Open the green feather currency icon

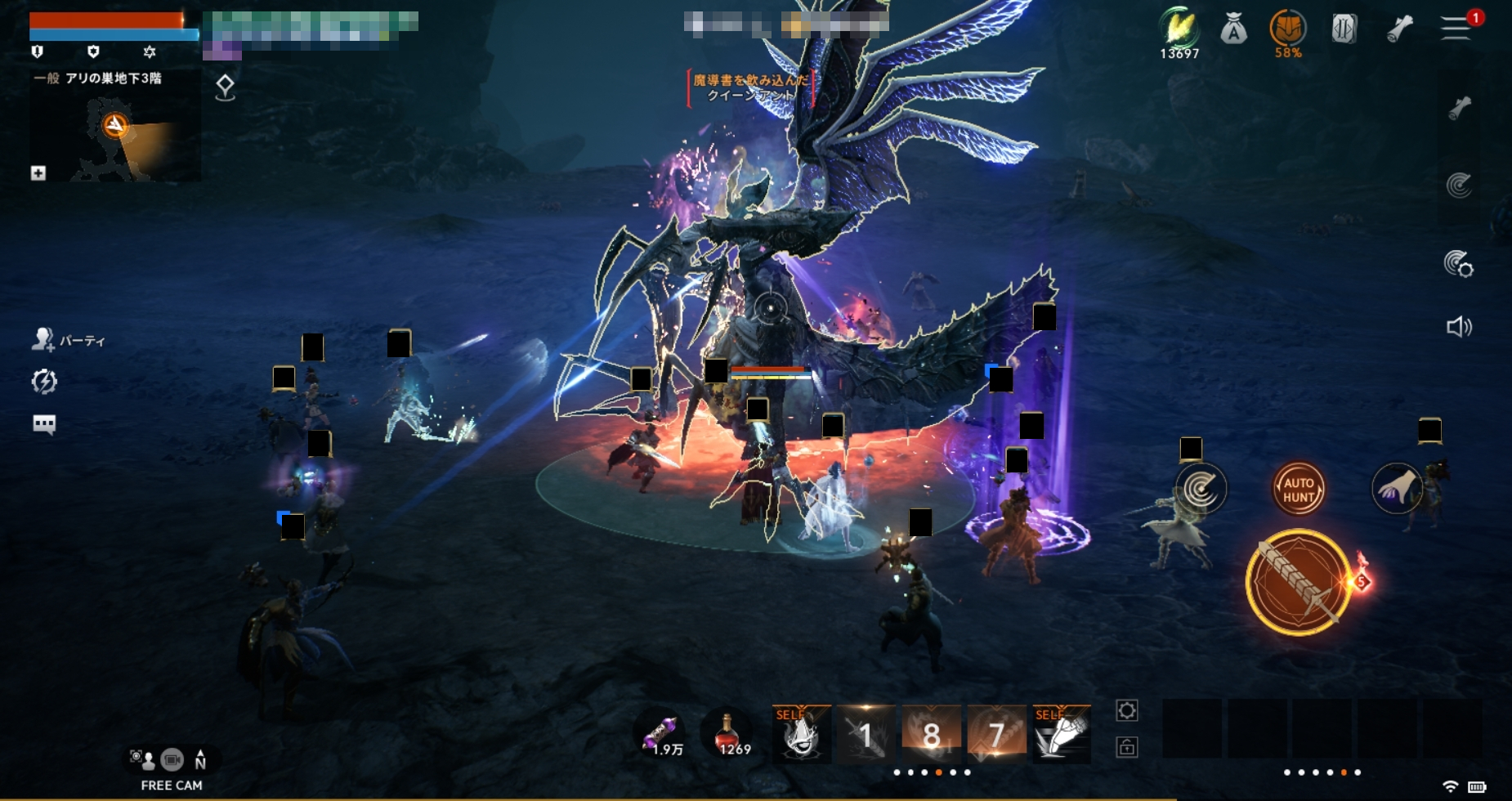pyautogui.click(x=1179, y=29)
